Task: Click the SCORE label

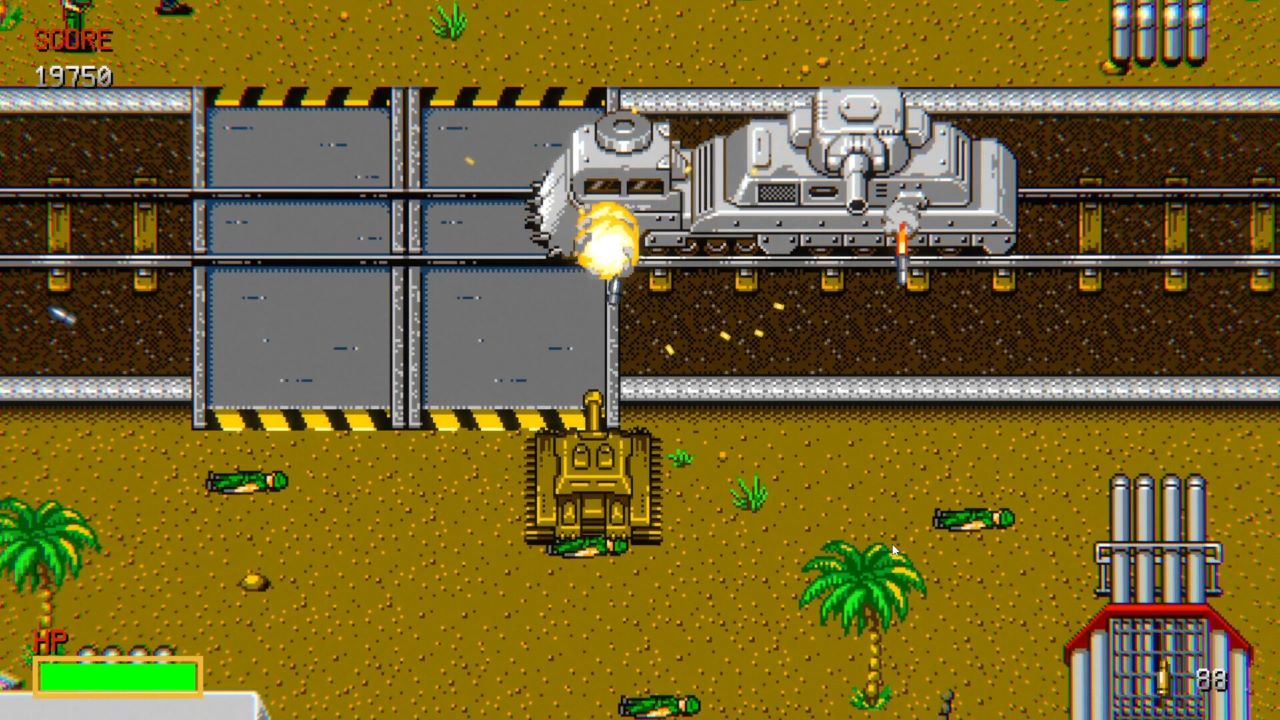Action: (x=72, y=42)
